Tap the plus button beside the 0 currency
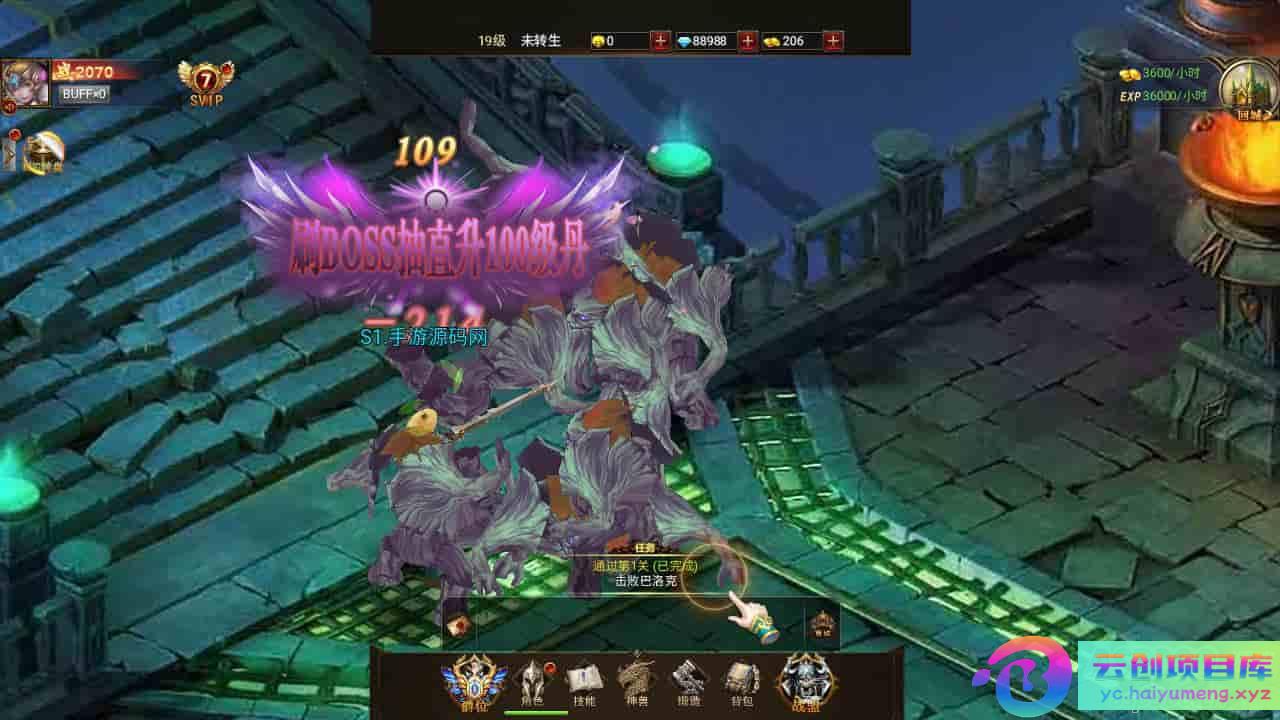Viewport: 1280px width, 720px height. click(661, 41)
